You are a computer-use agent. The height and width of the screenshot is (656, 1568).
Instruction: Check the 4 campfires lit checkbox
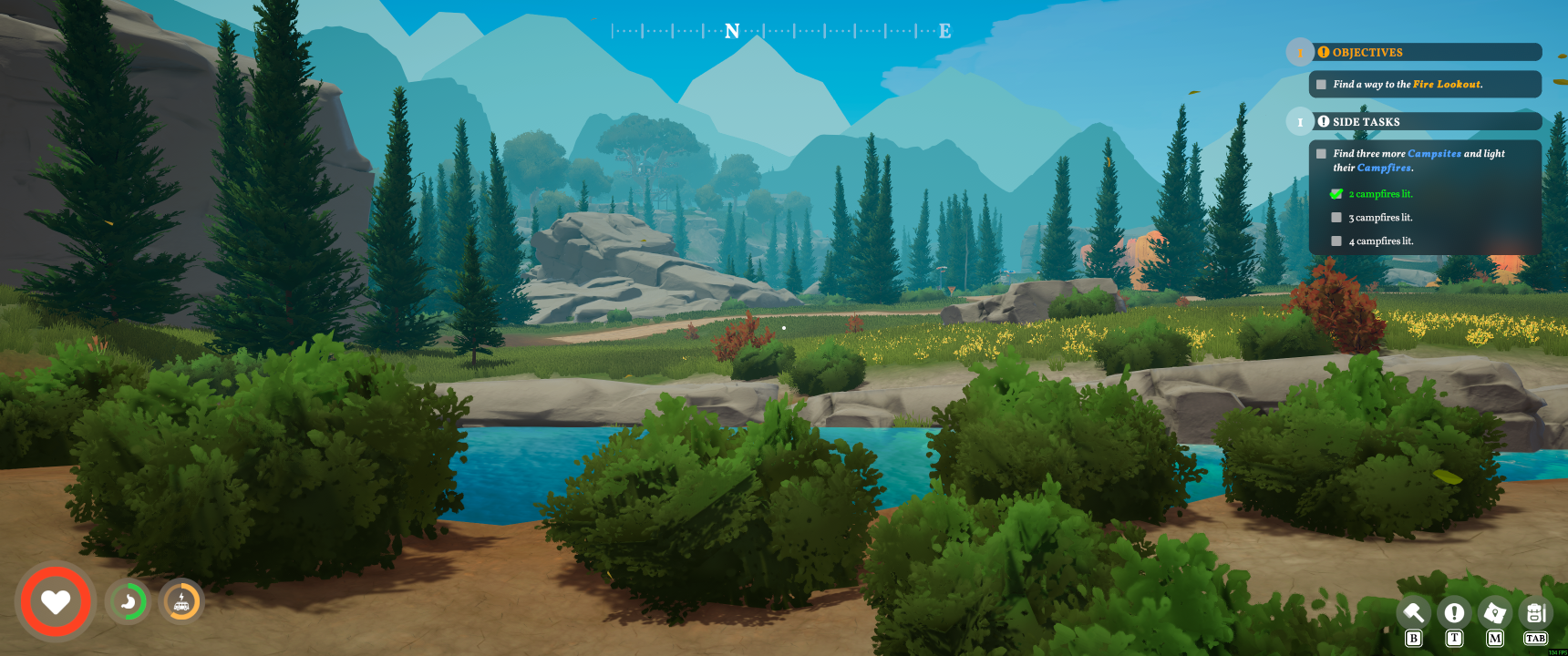(x=1336, y=241)
